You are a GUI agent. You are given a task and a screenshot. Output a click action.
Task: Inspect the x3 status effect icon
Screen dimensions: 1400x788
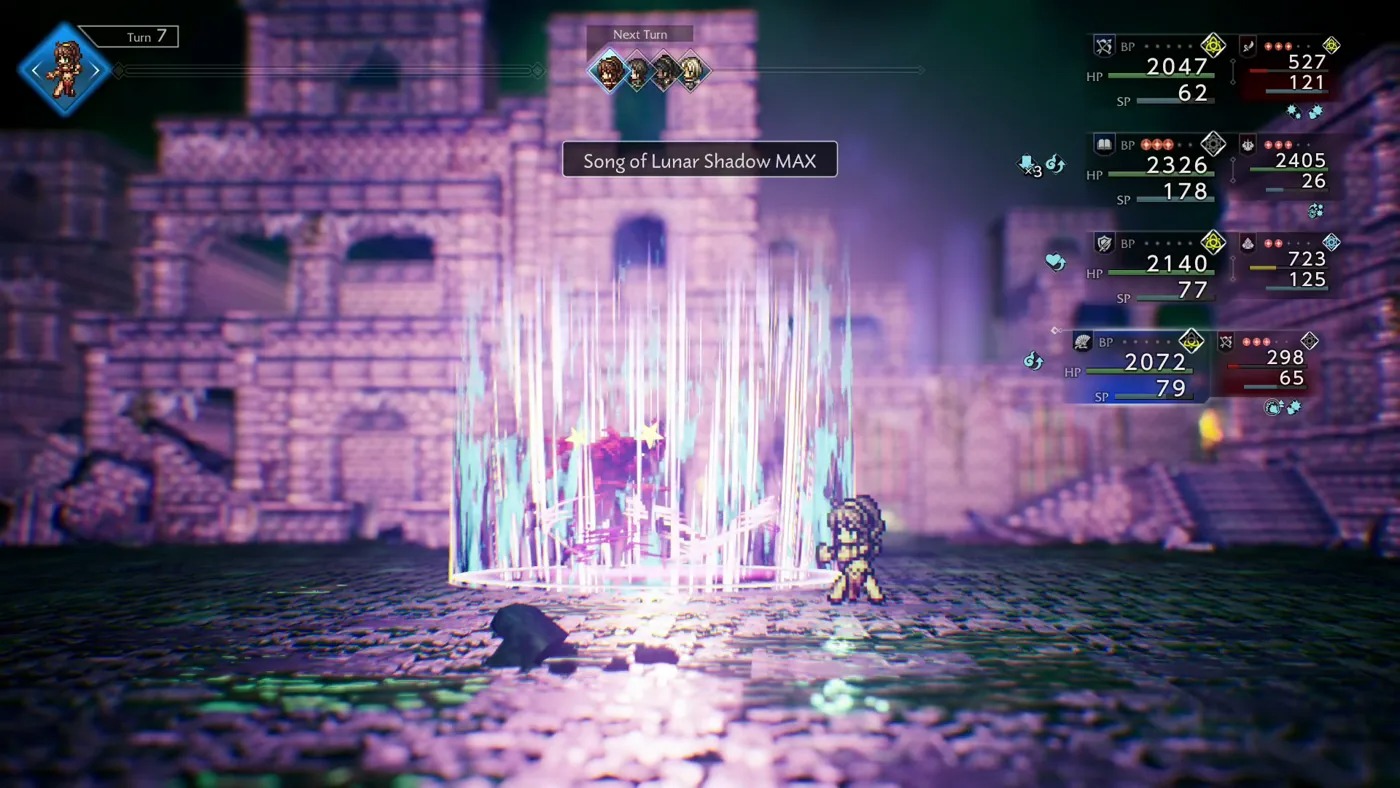coord(1028,165)
